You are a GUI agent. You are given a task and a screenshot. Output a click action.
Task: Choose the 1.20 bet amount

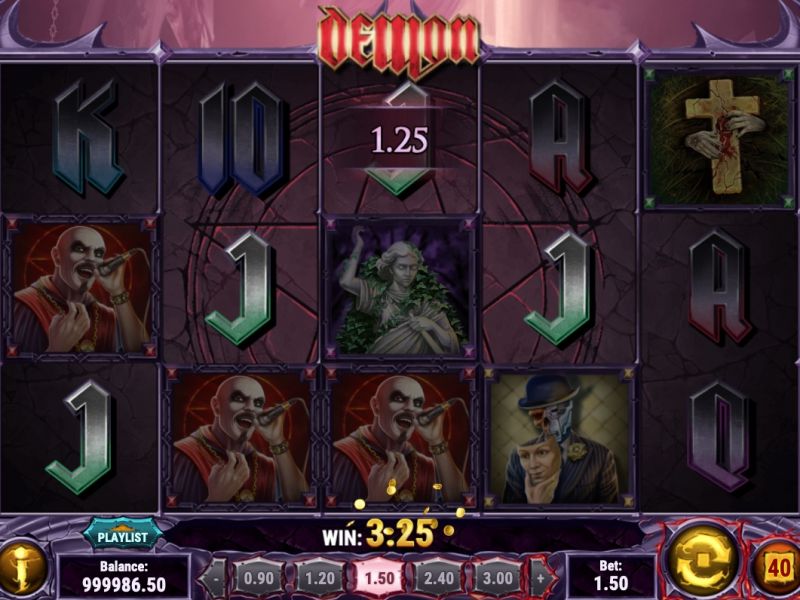point(319,578)
